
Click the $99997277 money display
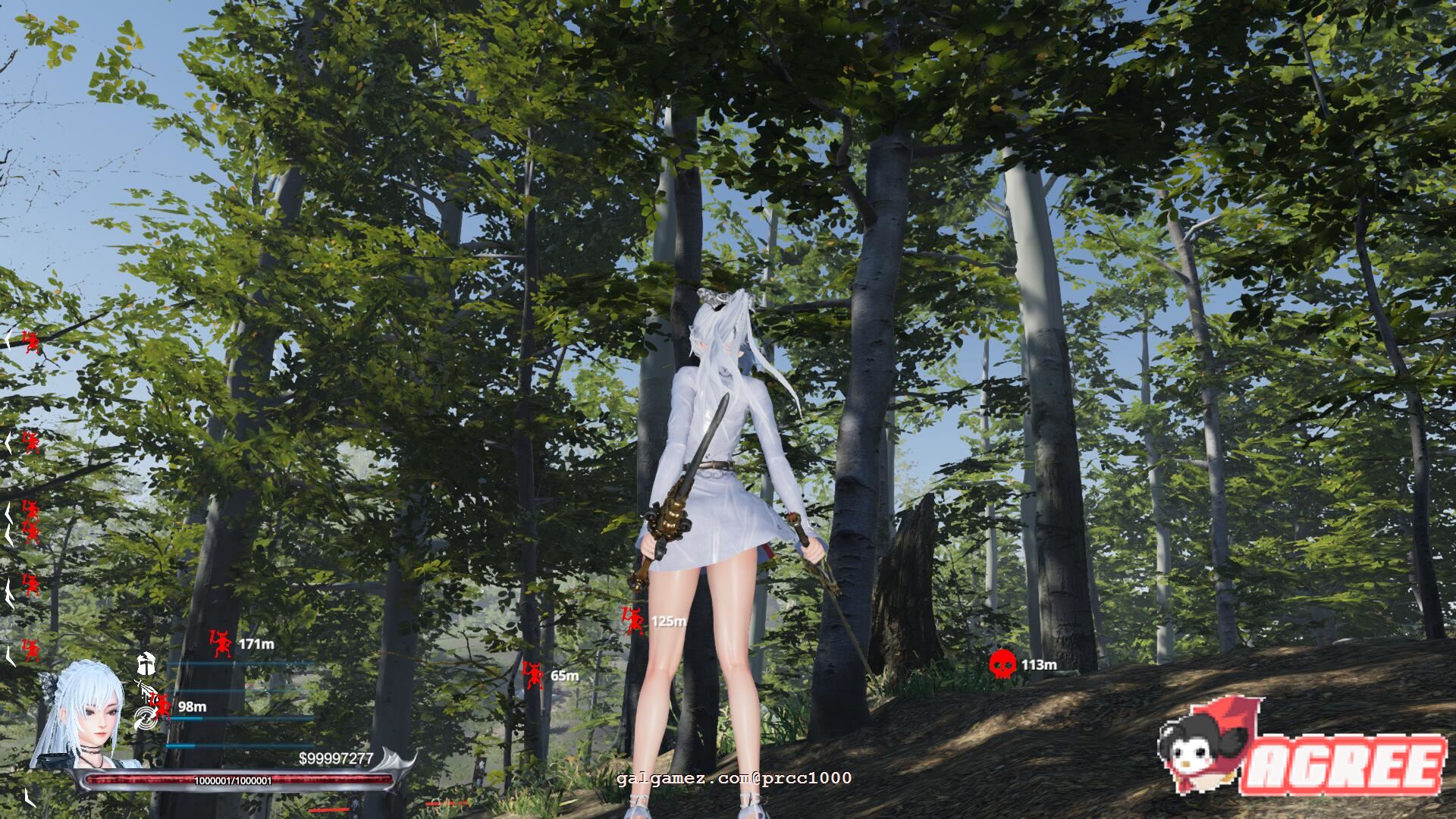pyautogui.click(x=335, y=756)
